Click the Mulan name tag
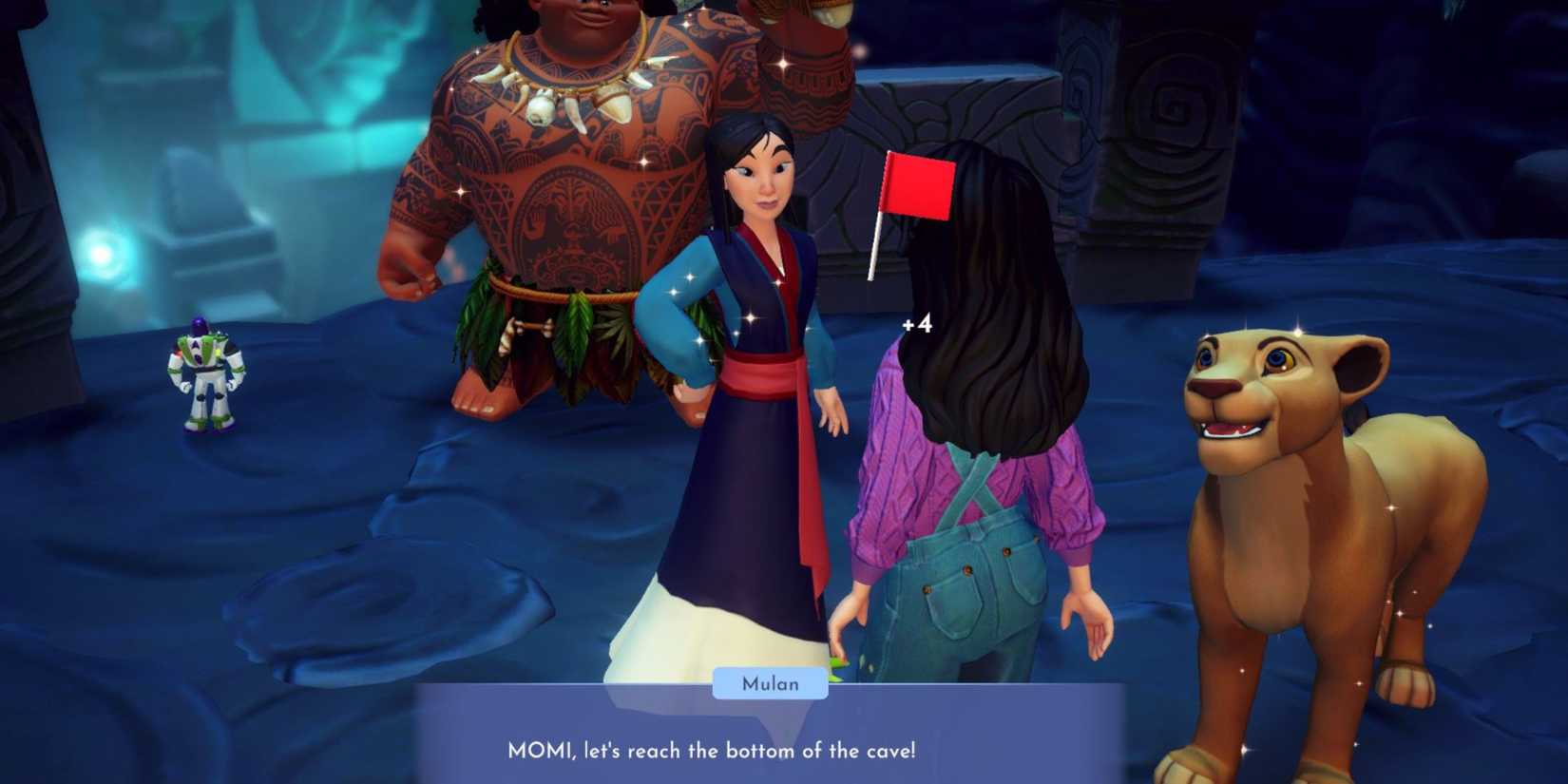 click(772, 683)
